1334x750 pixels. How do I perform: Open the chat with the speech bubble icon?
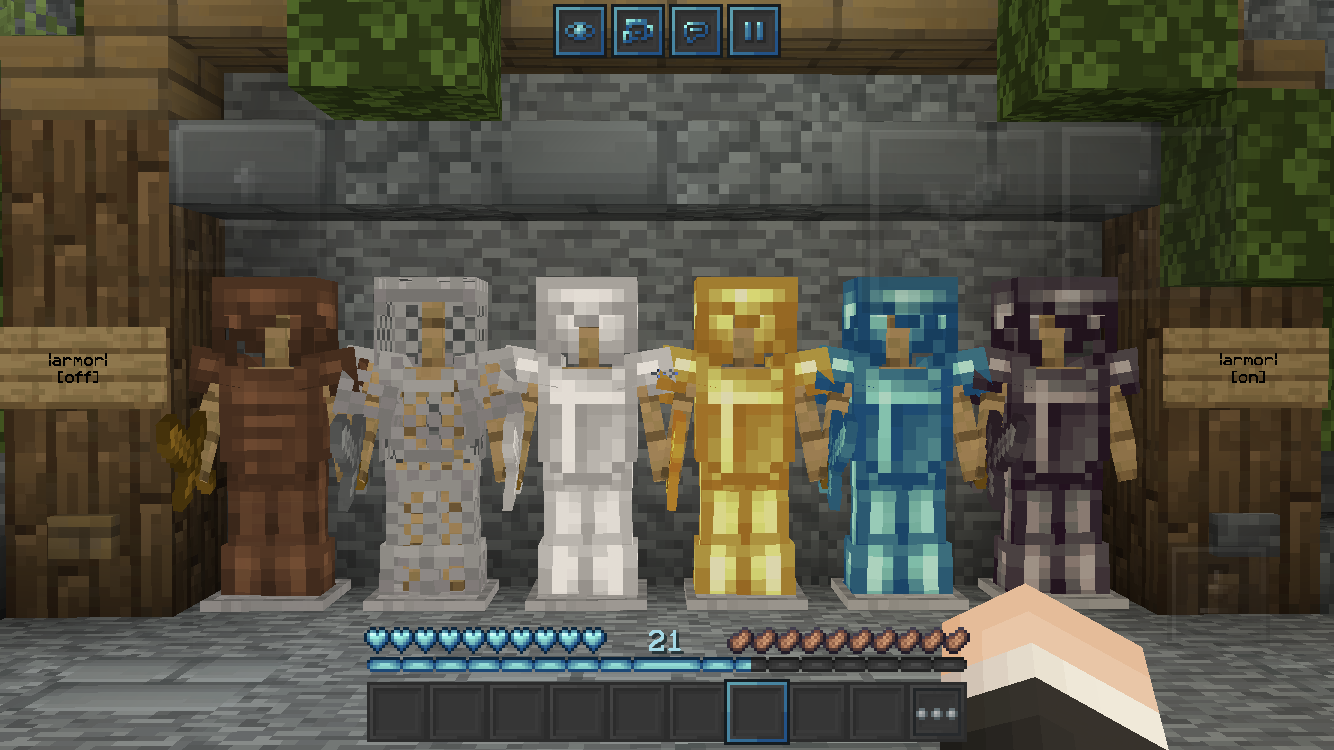click(x=699, y=31)
